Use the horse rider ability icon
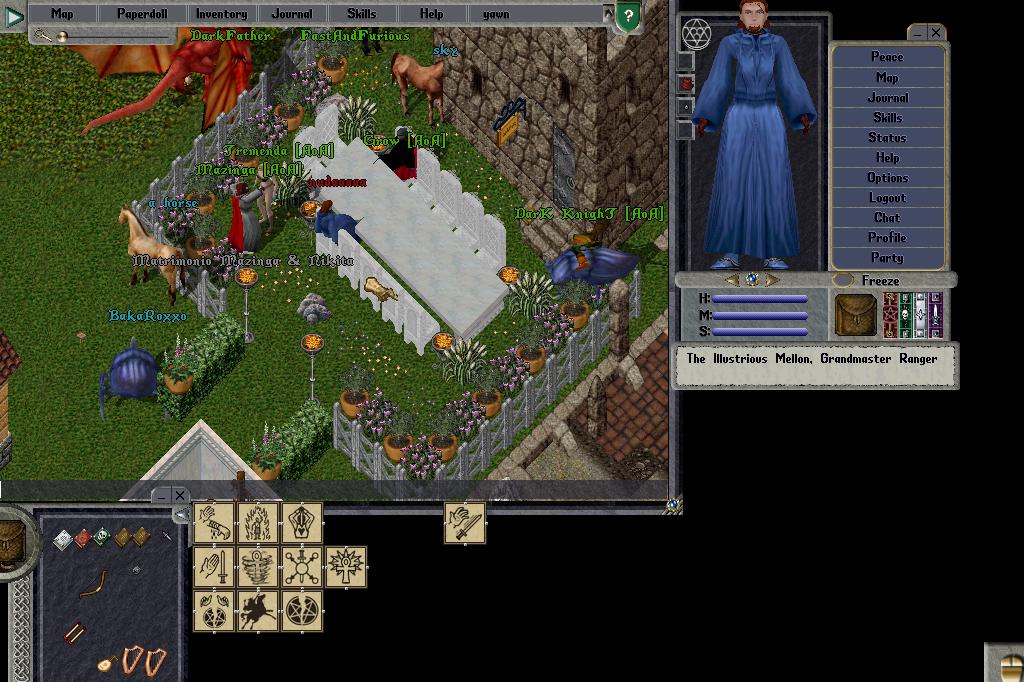Viewport: 1024px width, 682px height. (x=258, y=610)
